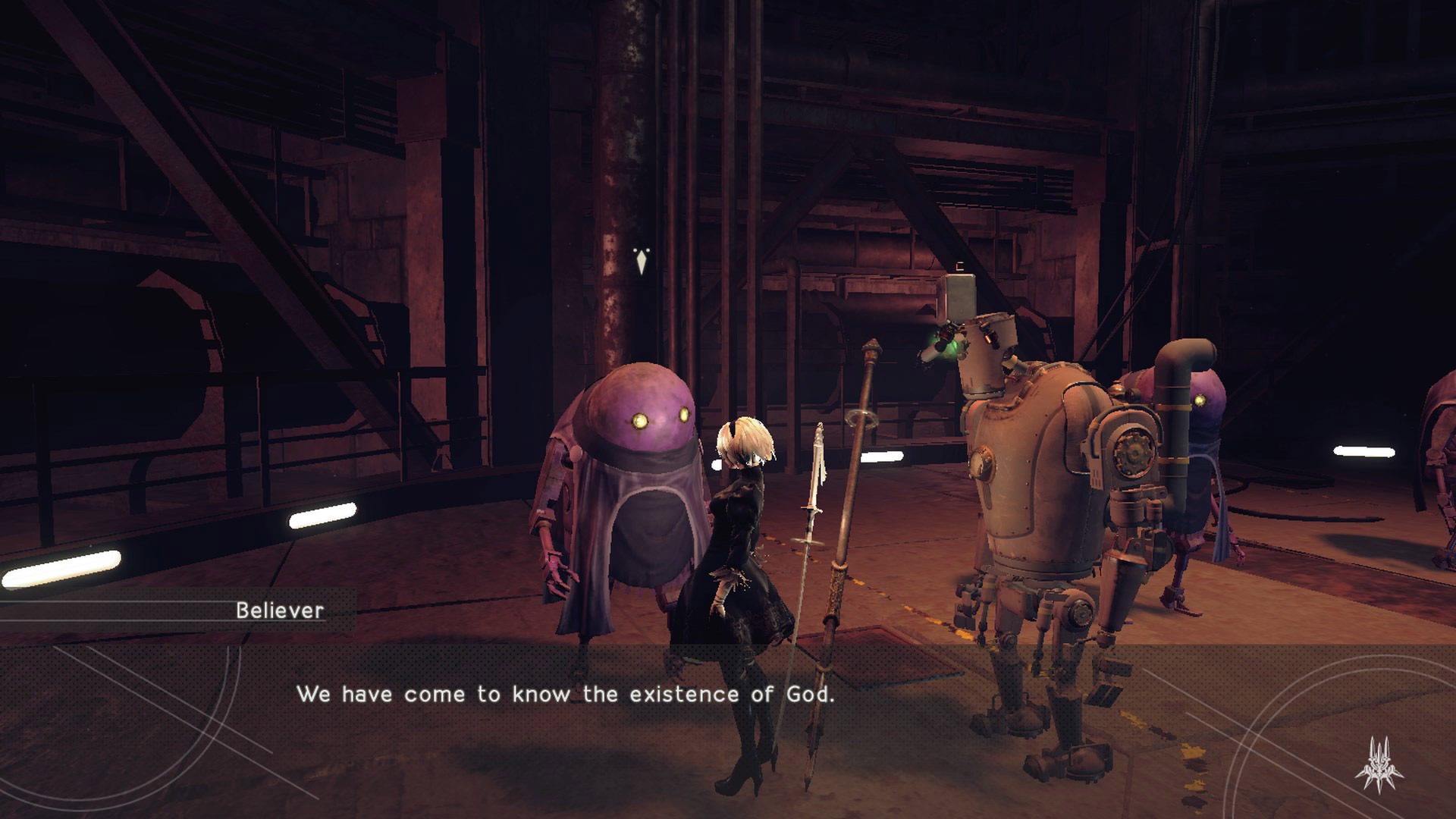Click the Believer nameplate
The width and height of the screenshot is (1456, 819).
tap(282, 610)
